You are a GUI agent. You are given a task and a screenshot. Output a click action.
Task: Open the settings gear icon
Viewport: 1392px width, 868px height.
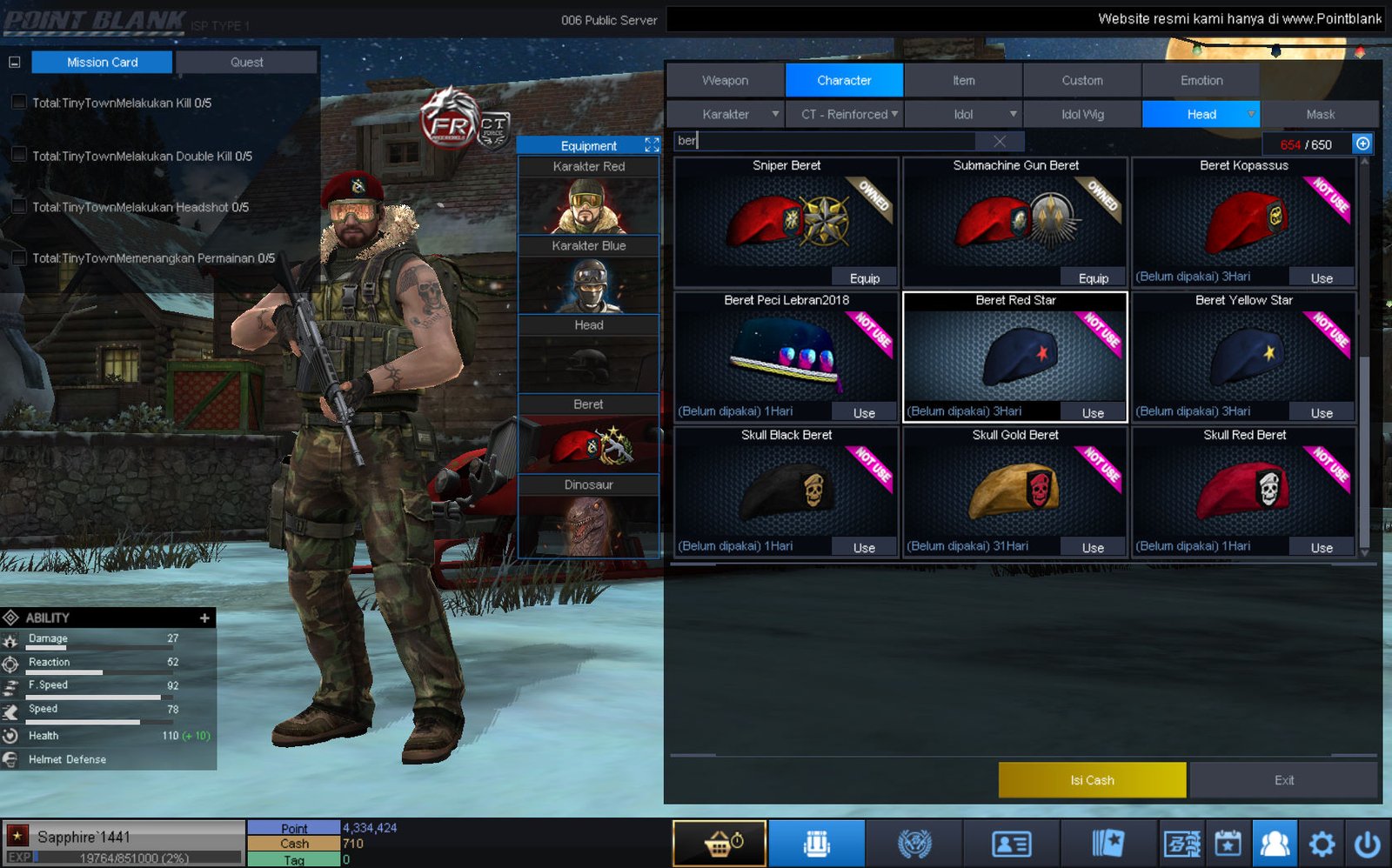point(1322,844)
